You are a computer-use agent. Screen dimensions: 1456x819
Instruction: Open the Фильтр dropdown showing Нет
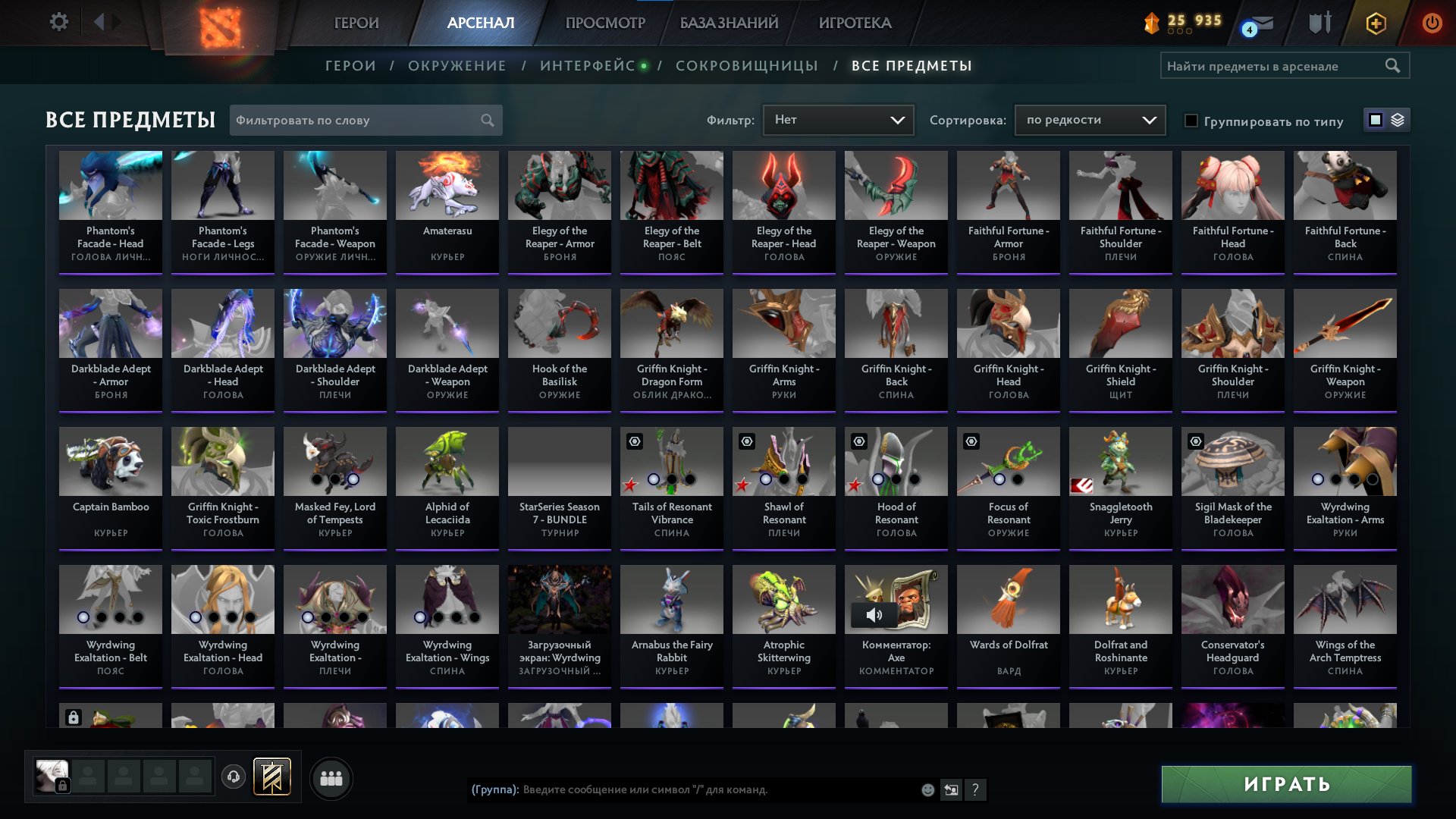[838, 120]
